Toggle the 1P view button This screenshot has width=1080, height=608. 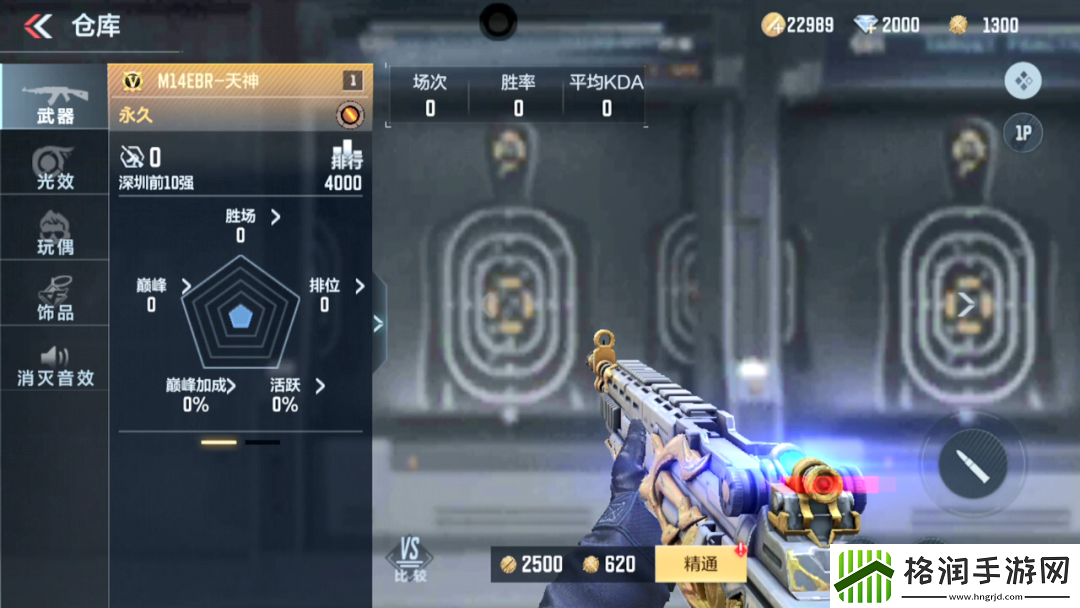pyautogui.click(x=1022, y=133)
